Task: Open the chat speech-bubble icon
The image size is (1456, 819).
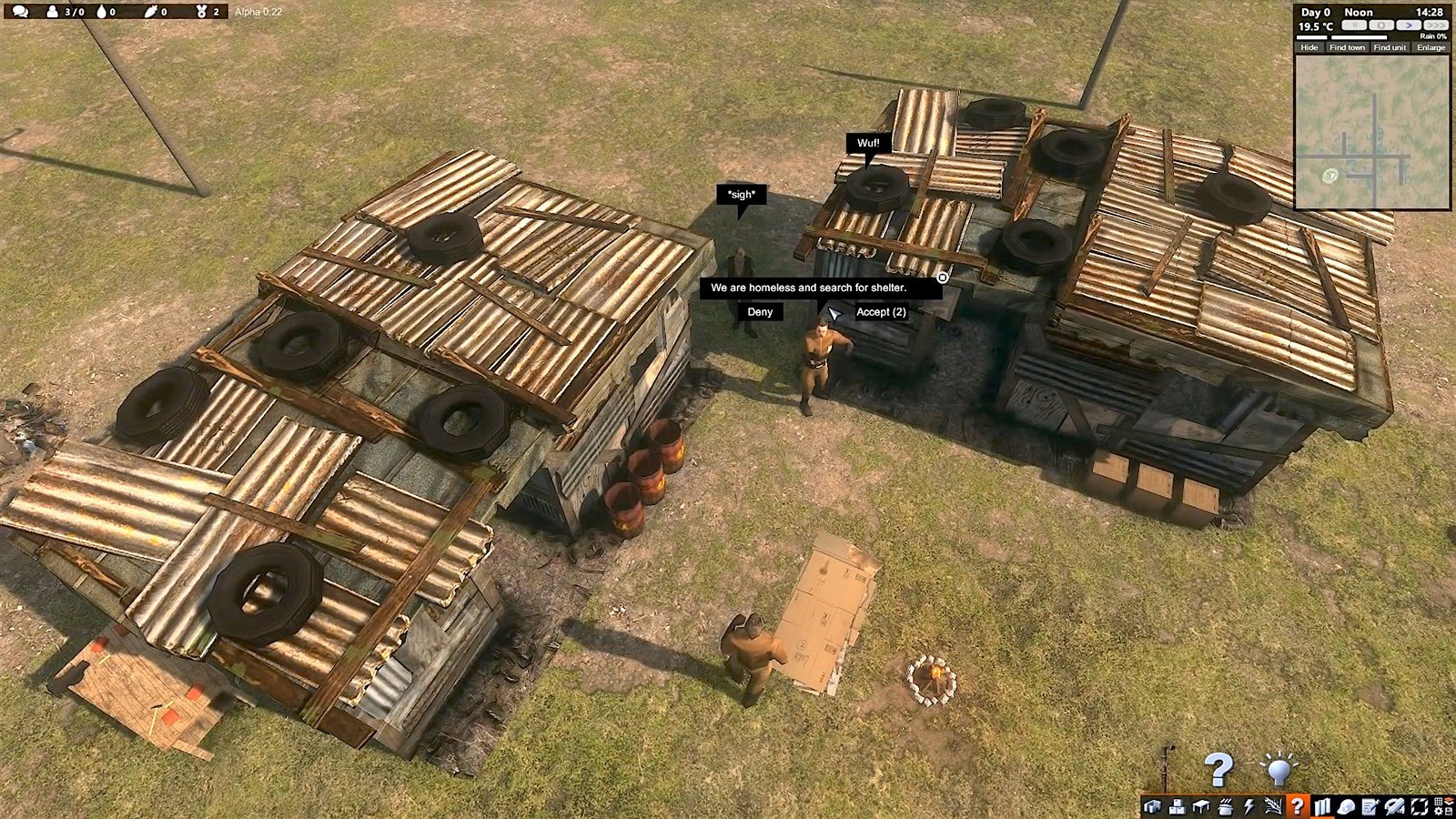Action: (20, 12)
